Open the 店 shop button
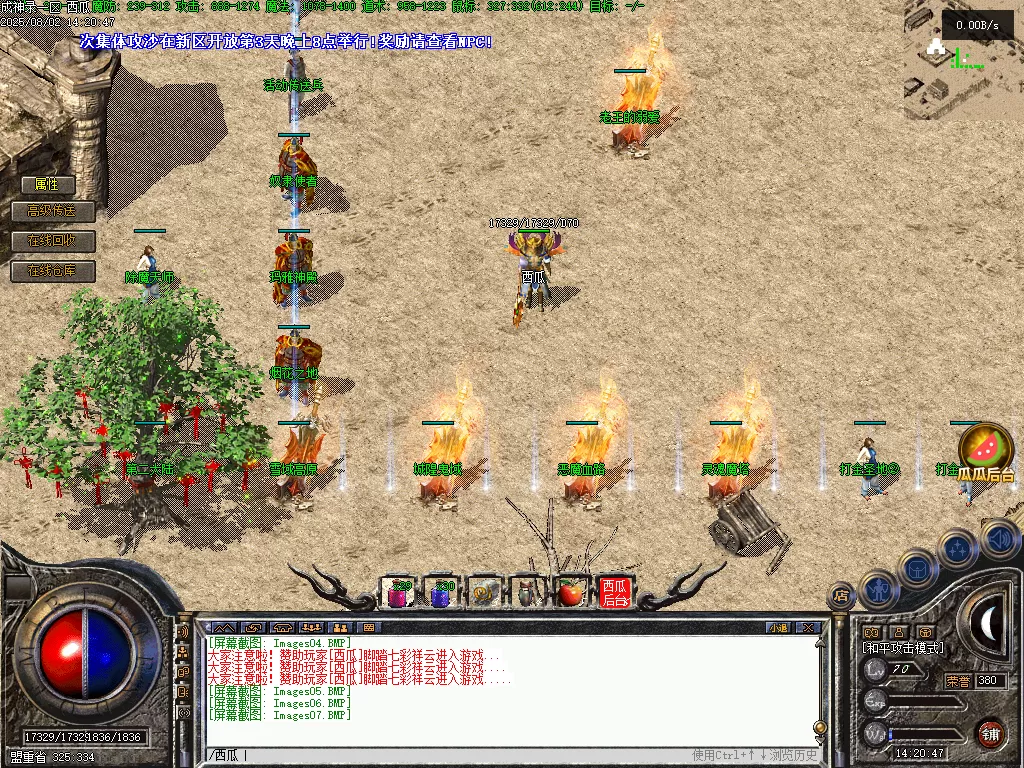 tap(841, 596)
